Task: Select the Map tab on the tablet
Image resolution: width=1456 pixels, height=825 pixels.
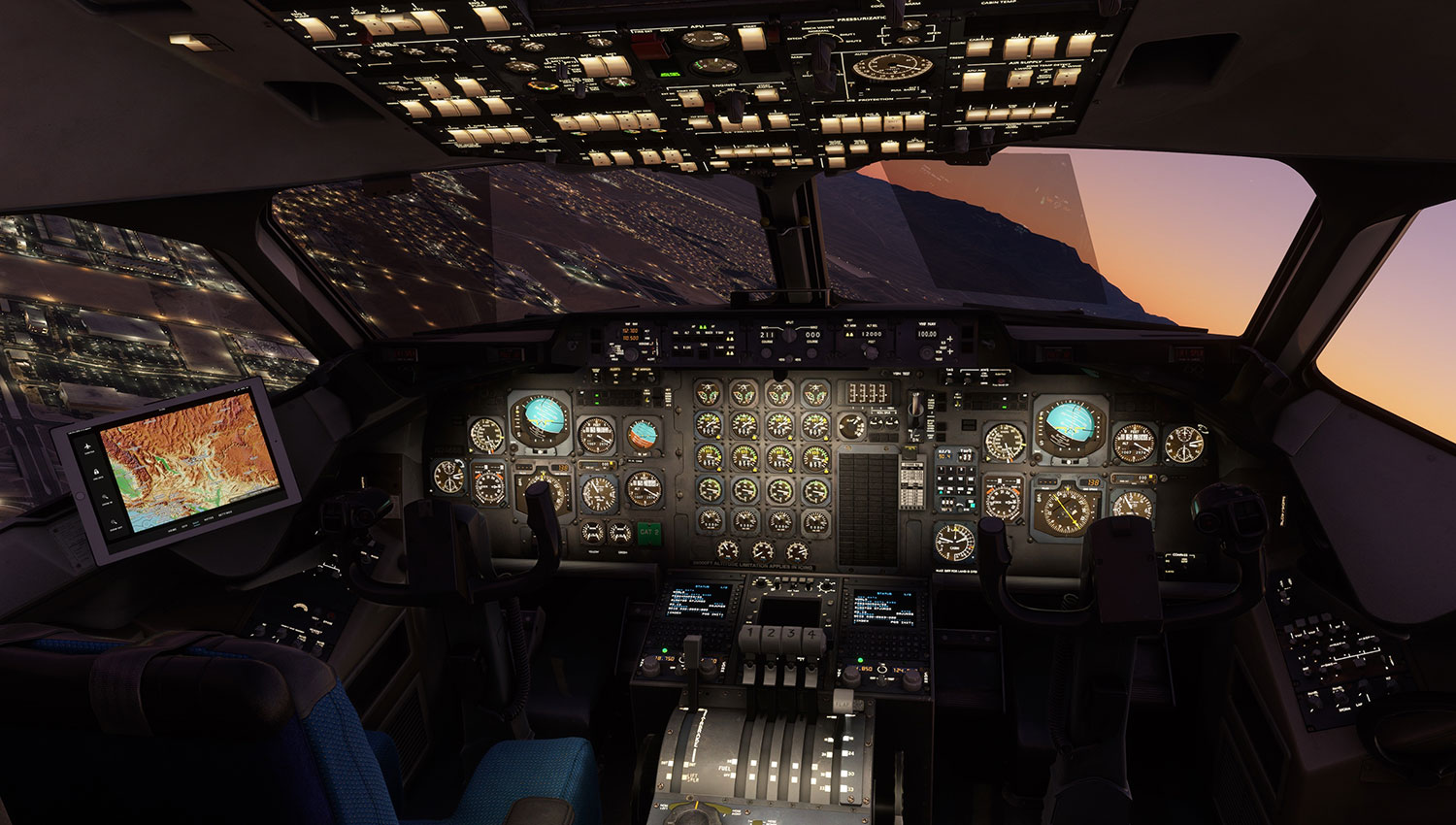Action: (197, 522)
